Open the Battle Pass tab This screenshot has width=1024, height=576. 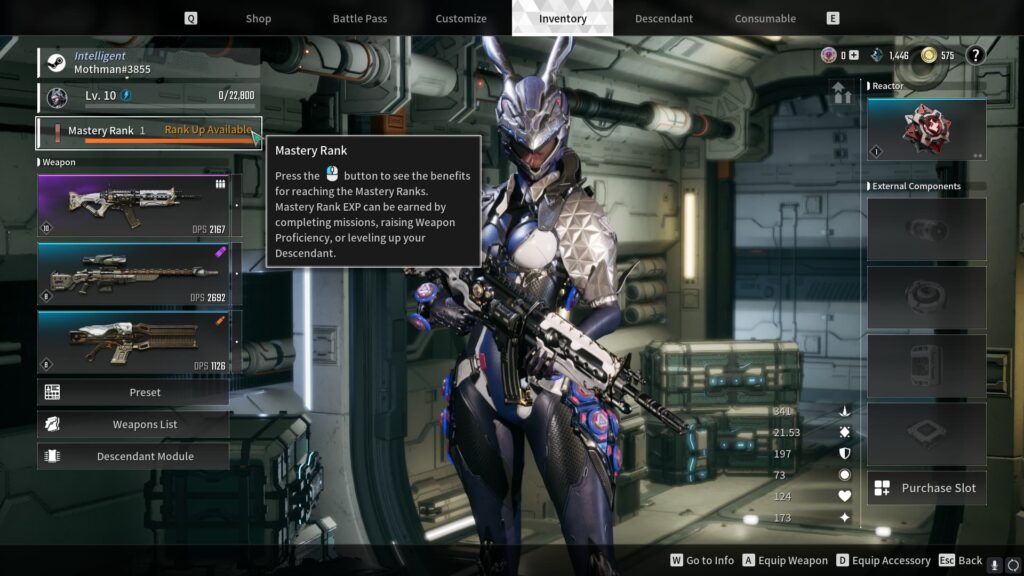point(360,18)
